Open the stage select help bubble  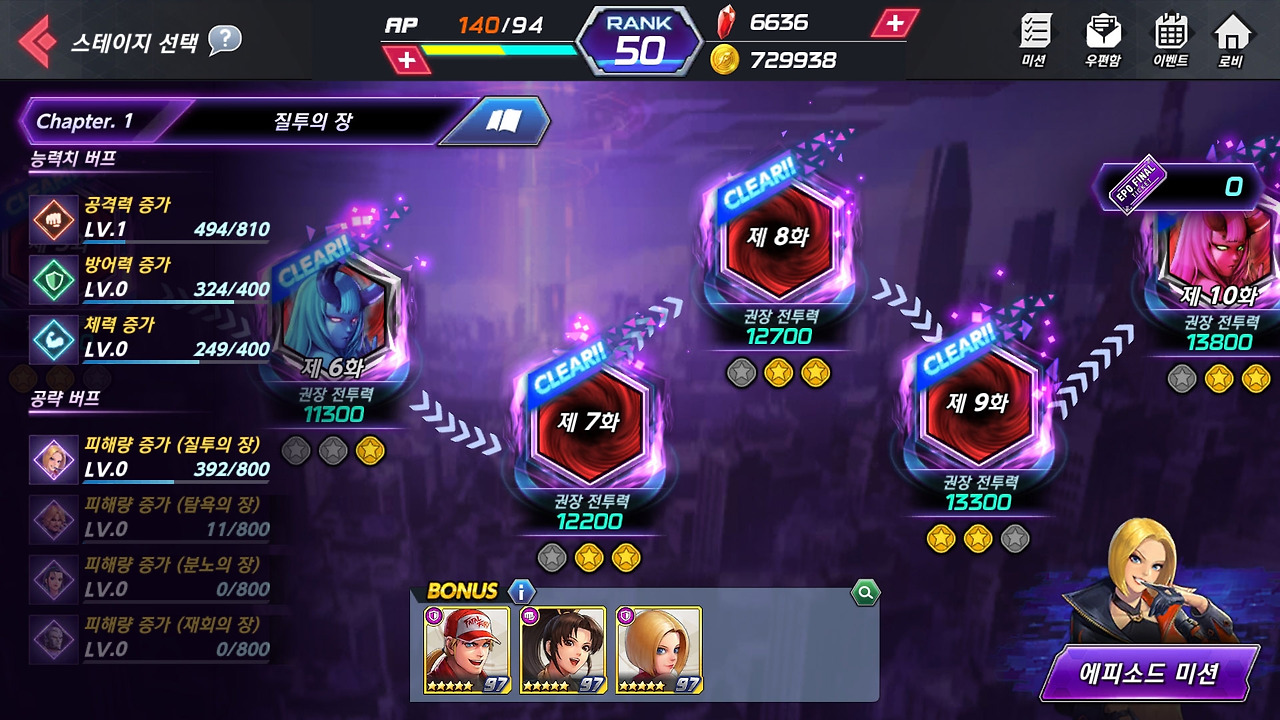coord(225,40)
